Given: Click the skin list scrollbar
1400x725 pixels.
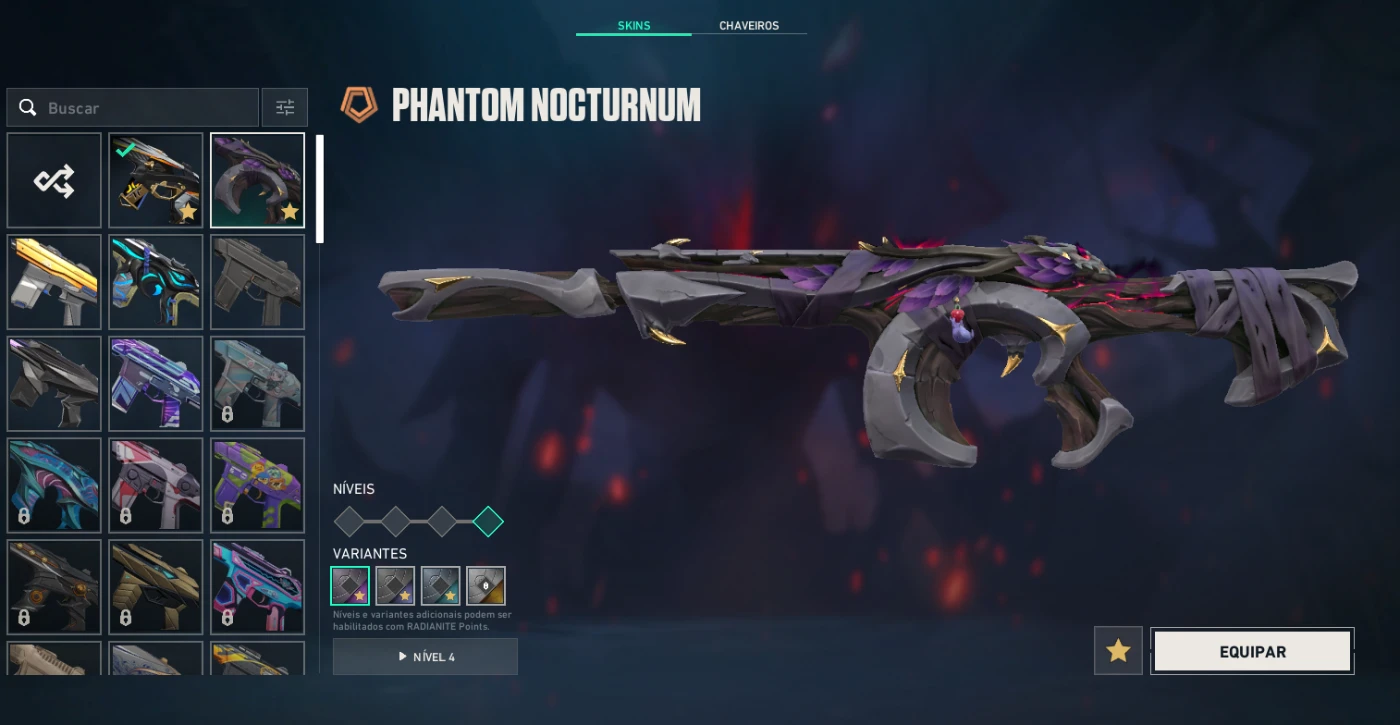Looking at the screenshot, I should pyautogui.click(x=320, y=190).
